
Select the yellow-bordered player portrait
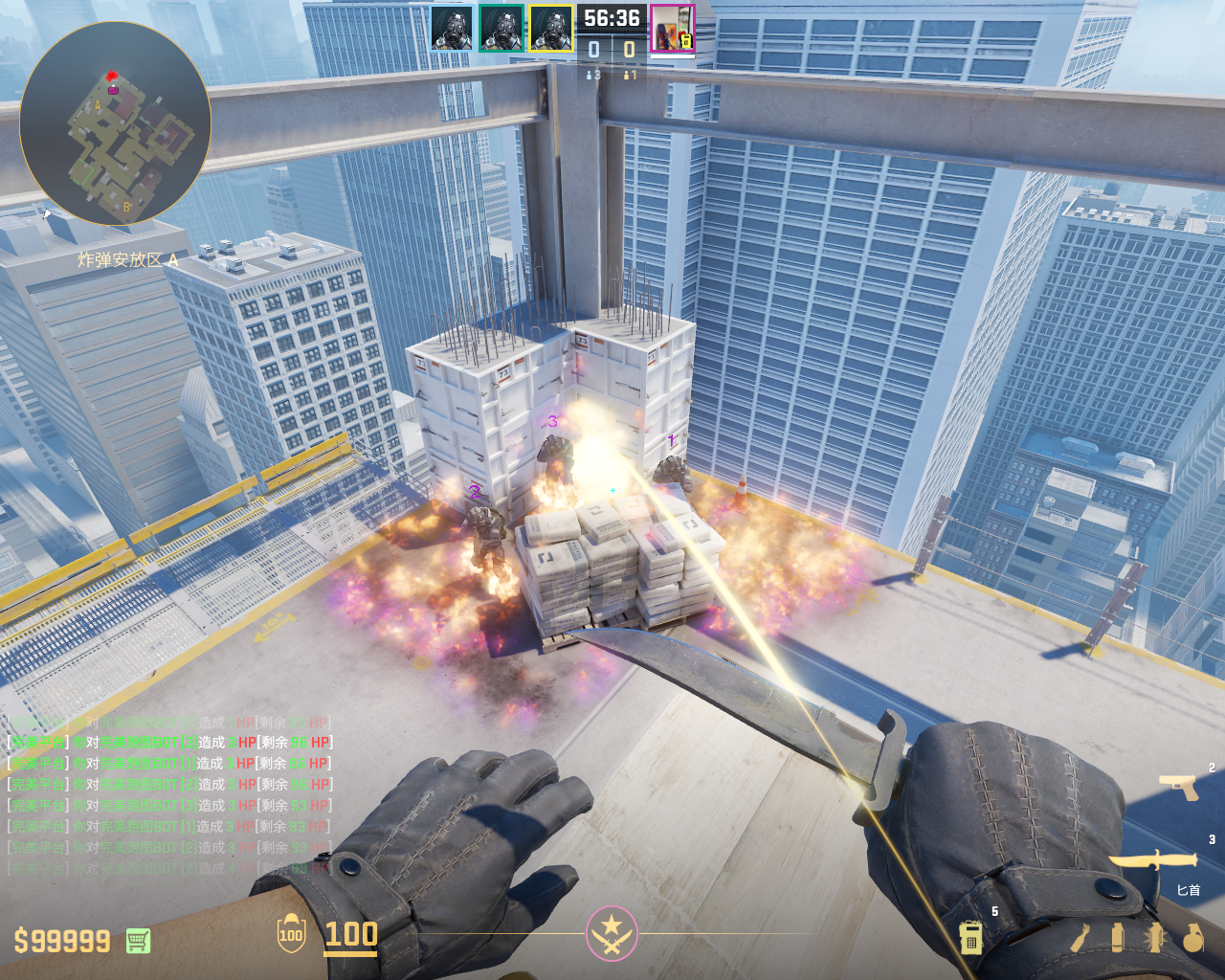551,29
